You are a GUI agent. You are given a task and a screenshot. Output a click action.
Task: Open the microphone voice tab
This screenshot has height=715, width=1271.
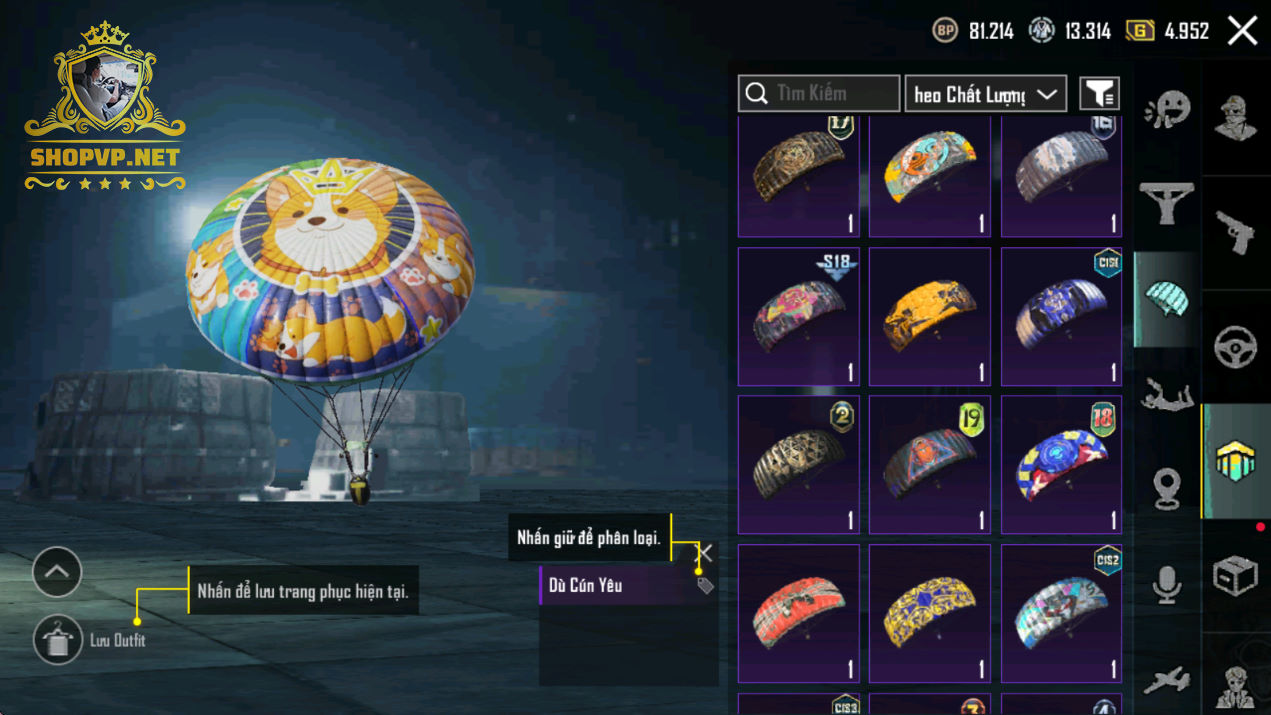click(x=1166, y=585)
